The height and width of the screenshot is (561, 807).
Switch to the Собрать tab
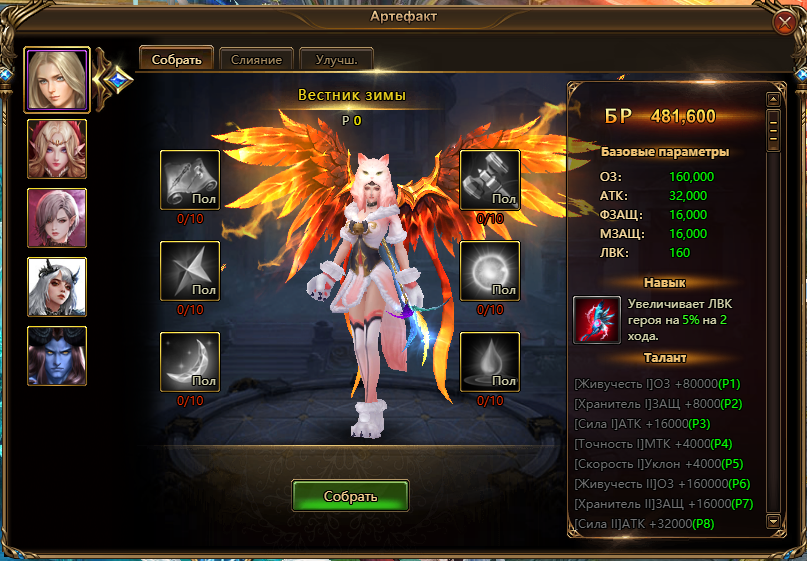176,59
